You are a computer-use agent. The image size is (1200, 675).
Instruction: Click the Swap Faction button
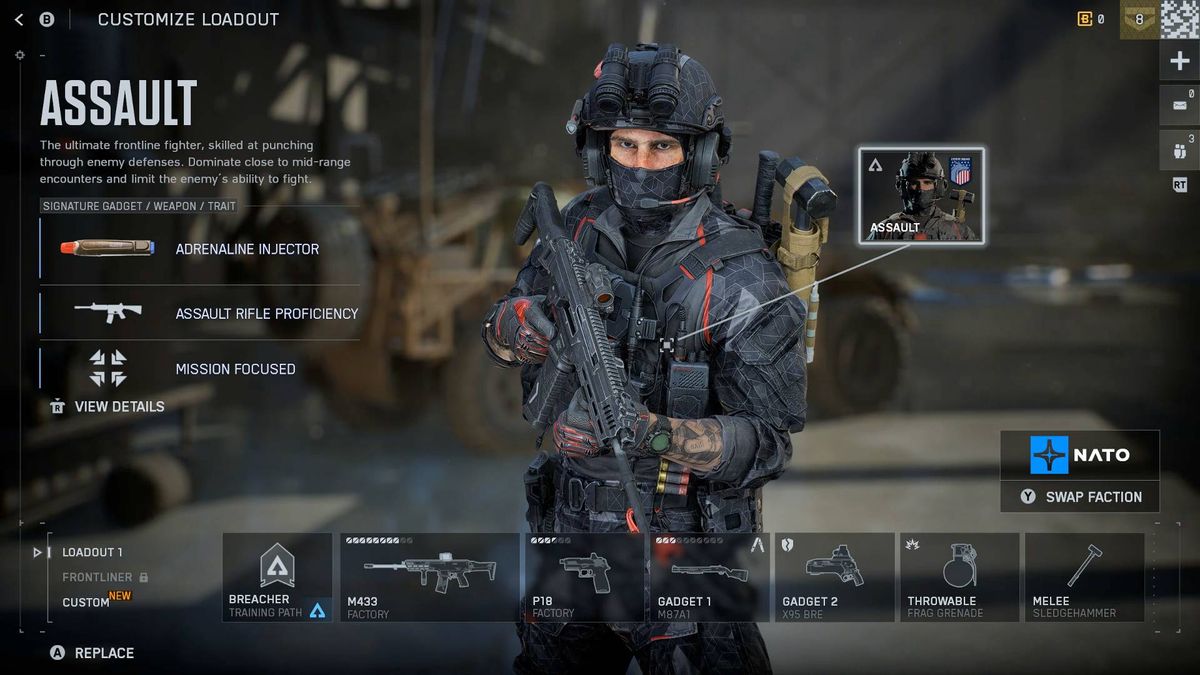point(1080,497)
